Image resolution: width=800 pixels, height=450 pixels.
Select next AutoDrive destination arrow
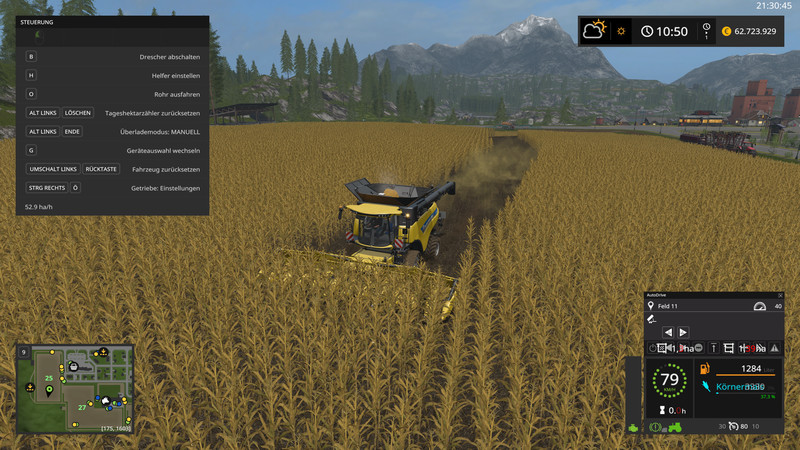pyautogui.click(x=683, y=332)
